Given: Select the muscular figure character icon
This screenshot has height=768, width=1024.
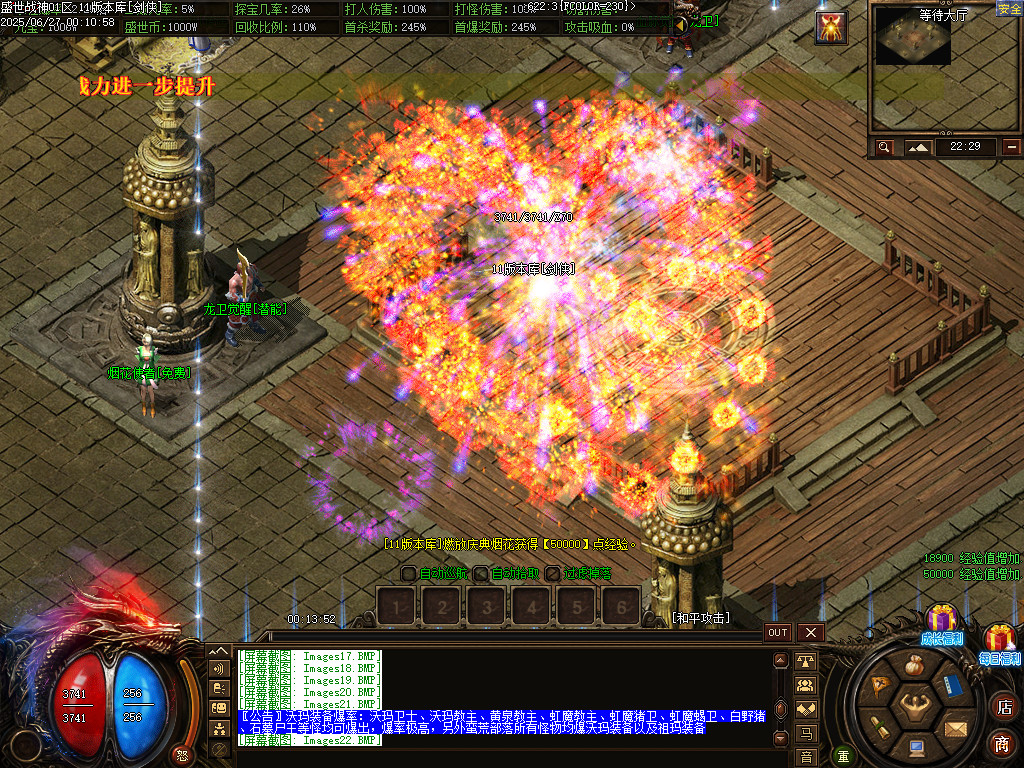Looking at the screenshot, I should [914, 707].
